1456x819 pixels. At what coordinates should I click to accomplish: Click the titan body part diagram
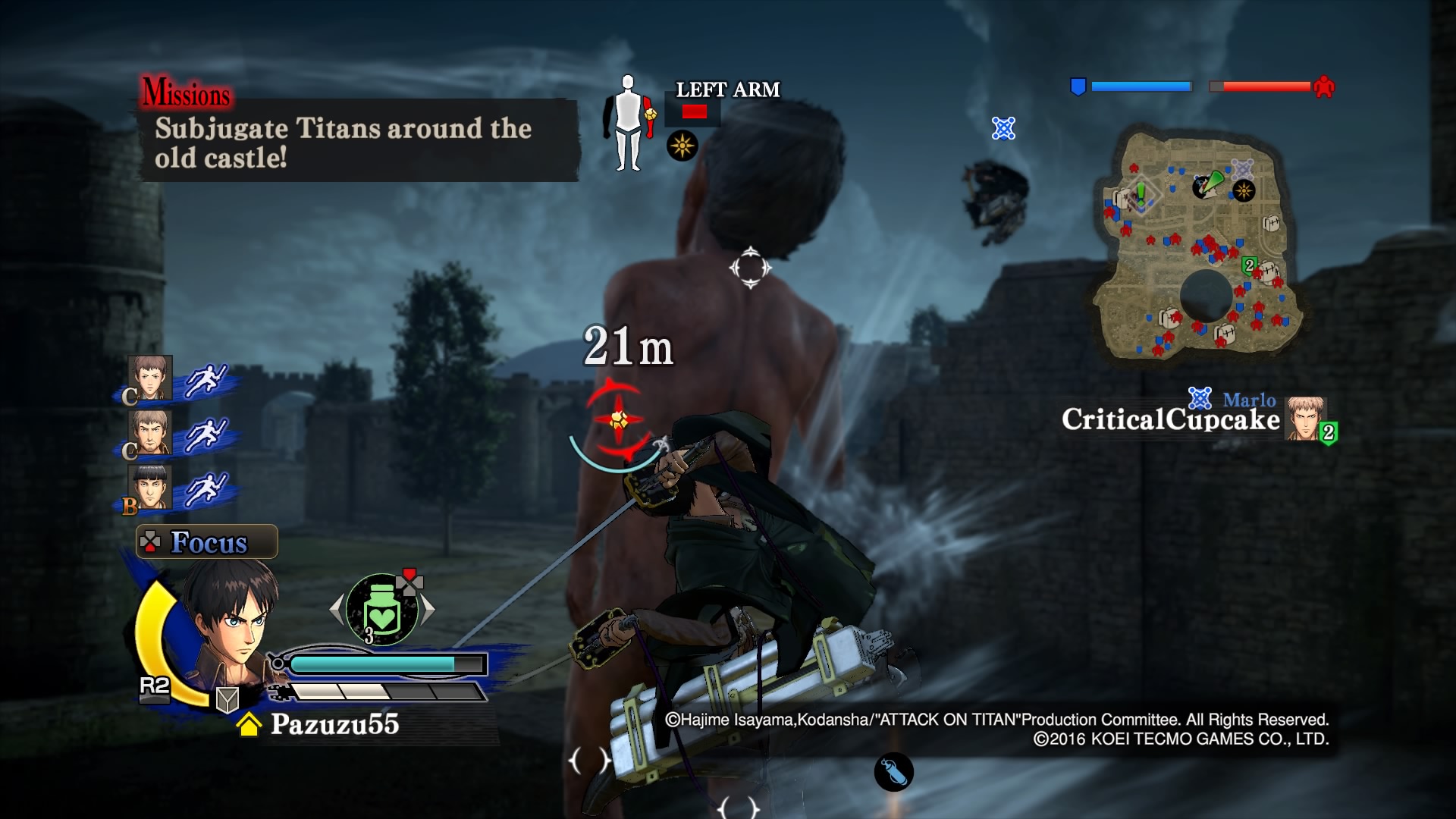point(628,123)
